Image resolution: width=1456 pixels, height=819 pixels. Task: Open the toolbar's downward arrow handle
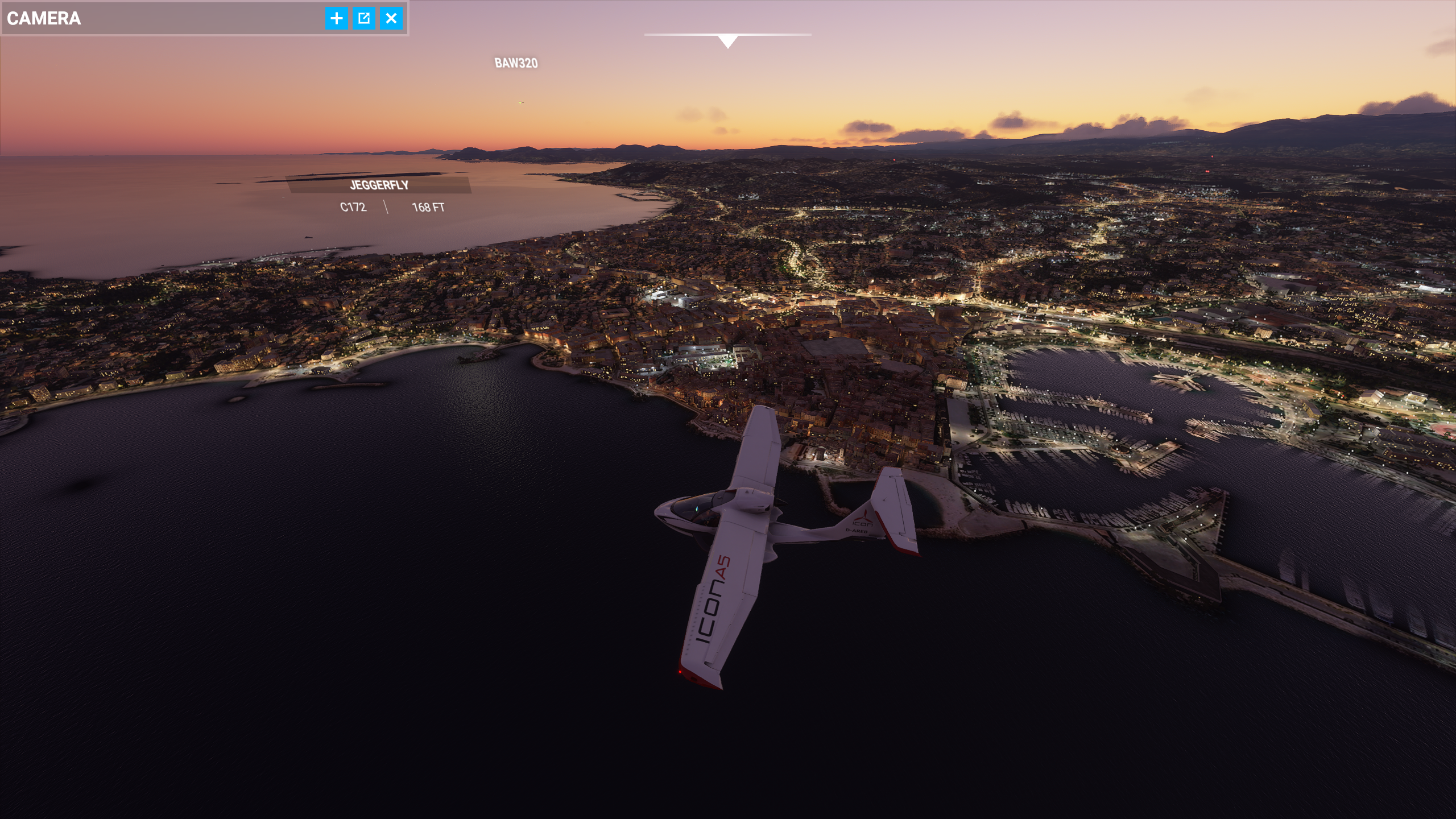coord(727,41)
